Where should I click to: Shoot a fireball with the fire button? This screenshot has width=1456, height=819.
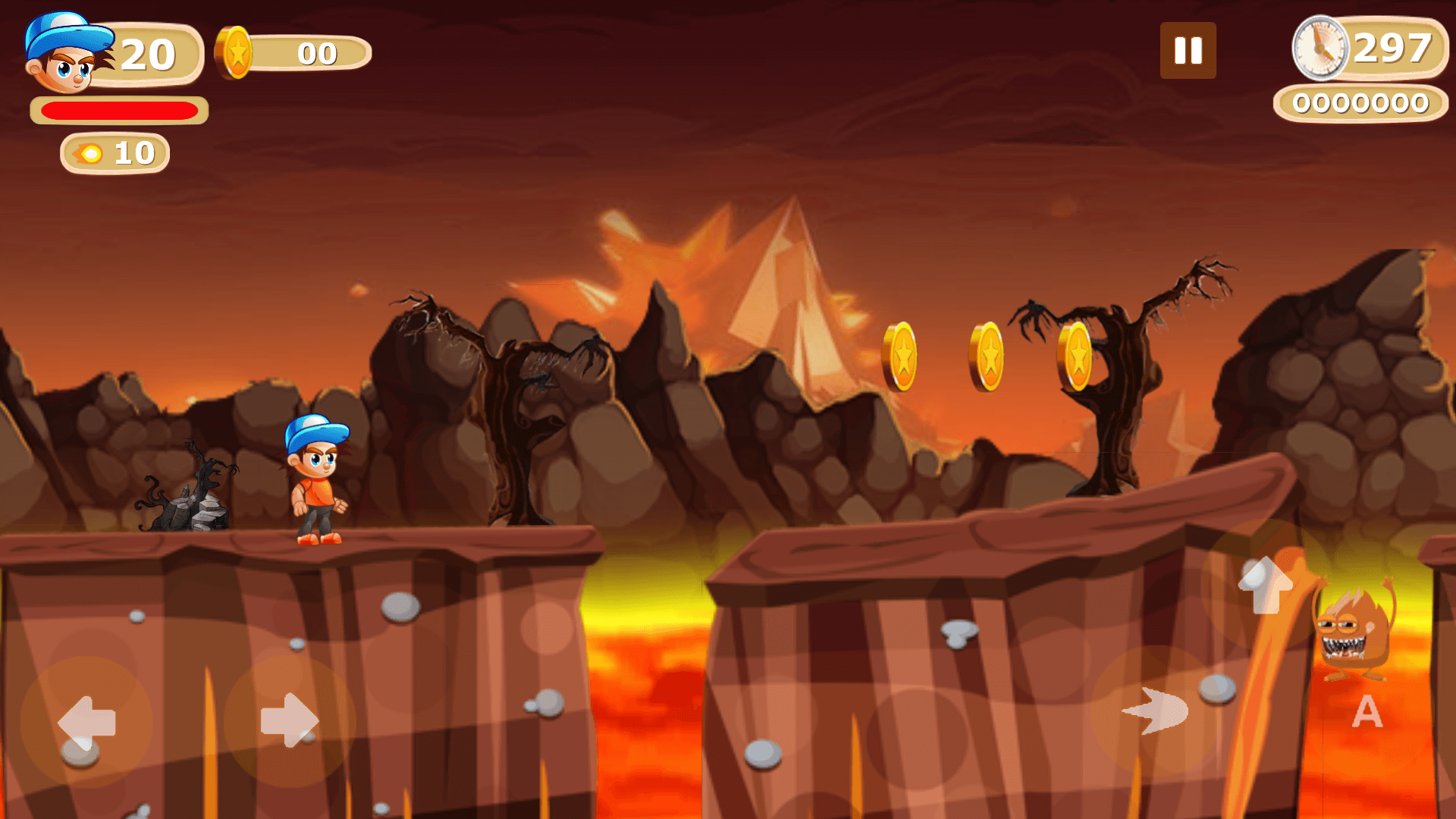(1156, 711)
